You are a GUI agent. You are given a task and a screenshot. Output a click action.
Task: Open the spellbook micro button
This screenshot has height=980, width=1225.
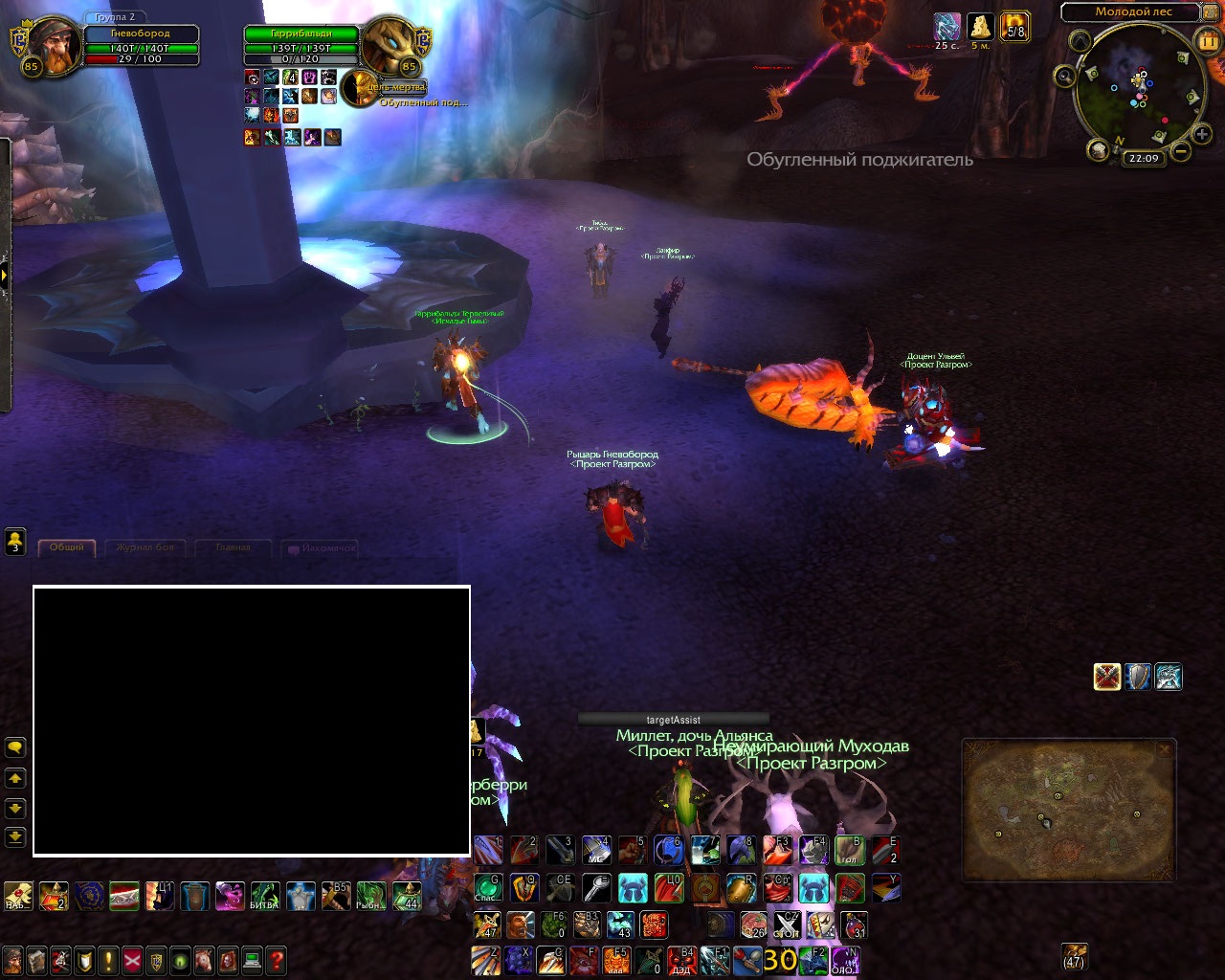coord(37,959)
